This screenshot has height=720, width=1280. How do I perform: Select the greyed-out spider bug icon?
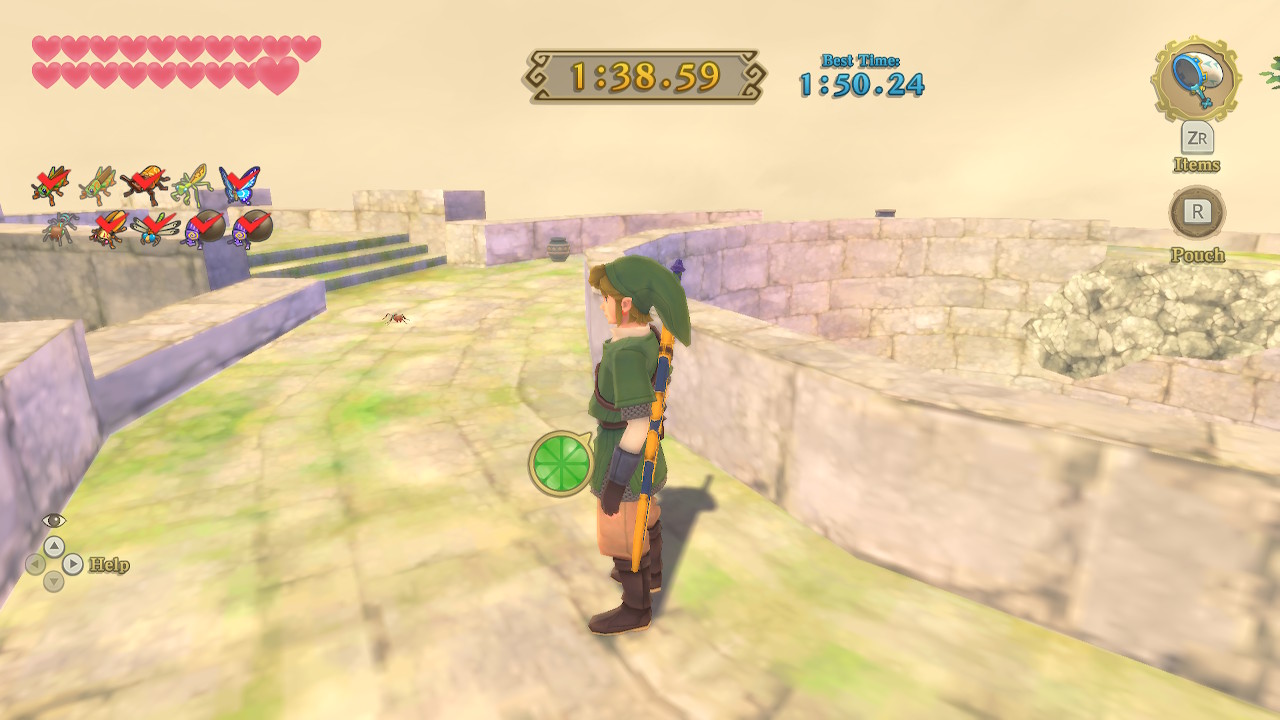pos(60,229)
